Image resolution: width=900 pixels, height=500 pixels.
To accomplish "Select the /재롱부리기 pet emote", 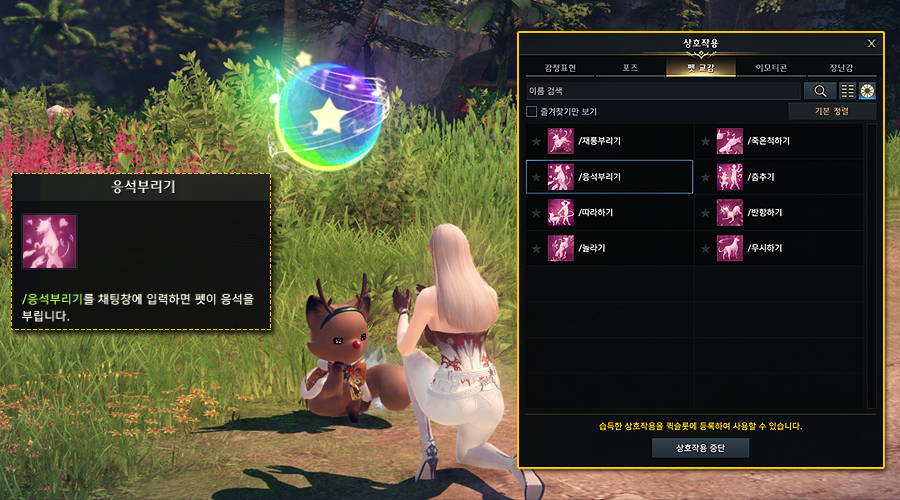I will click(x=609, y=141).
